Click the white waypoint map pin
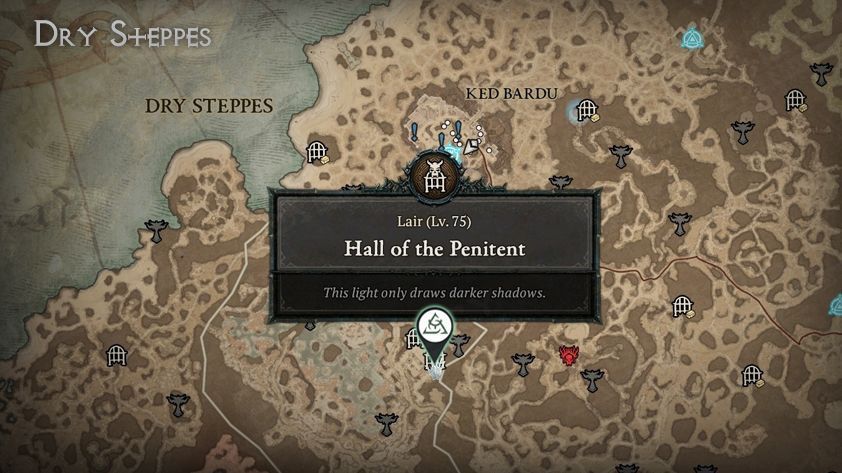Image resolution: width=842 pixels, height=473 pixels. [434, 324]
